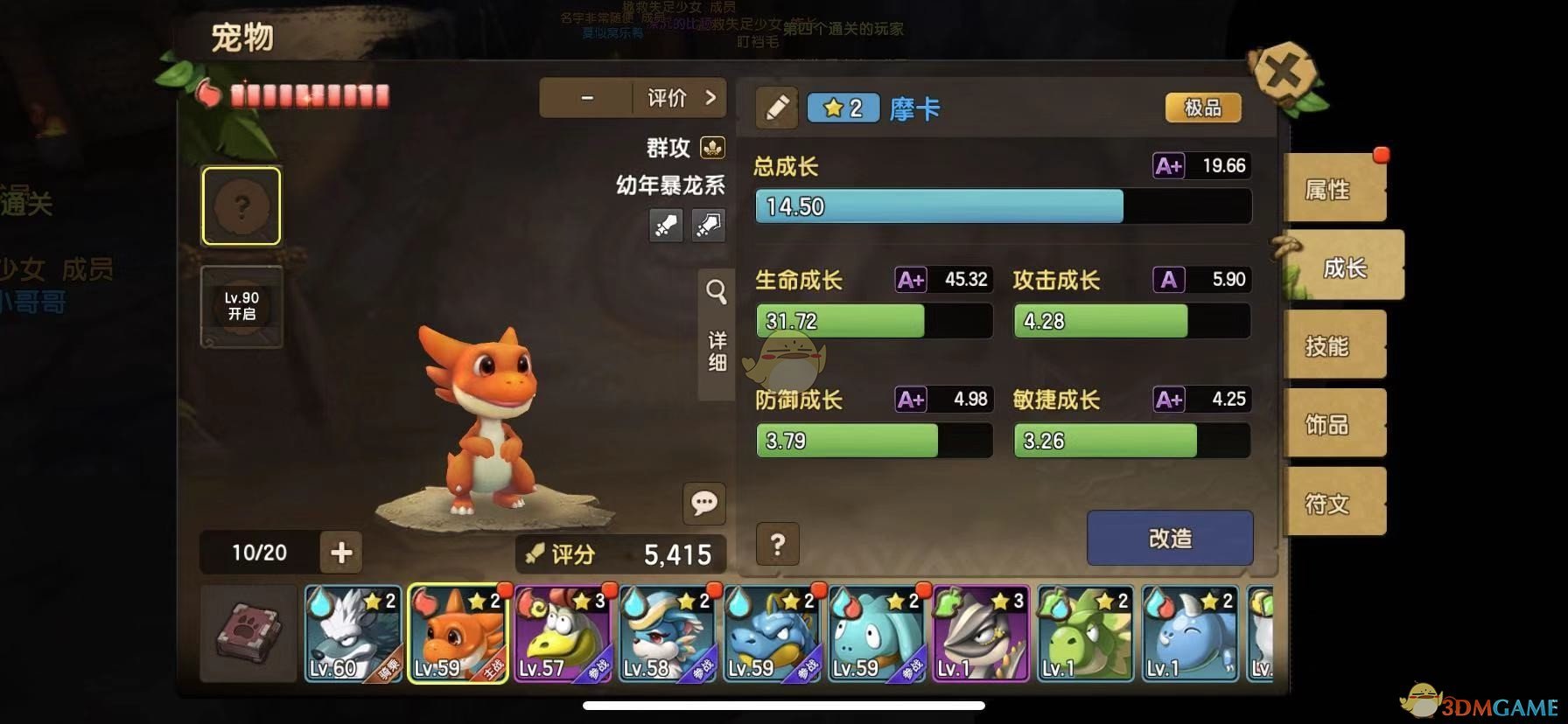Toggle the star 2 rating badge
Screen dimensions: 1568x724
pos(843,108)
